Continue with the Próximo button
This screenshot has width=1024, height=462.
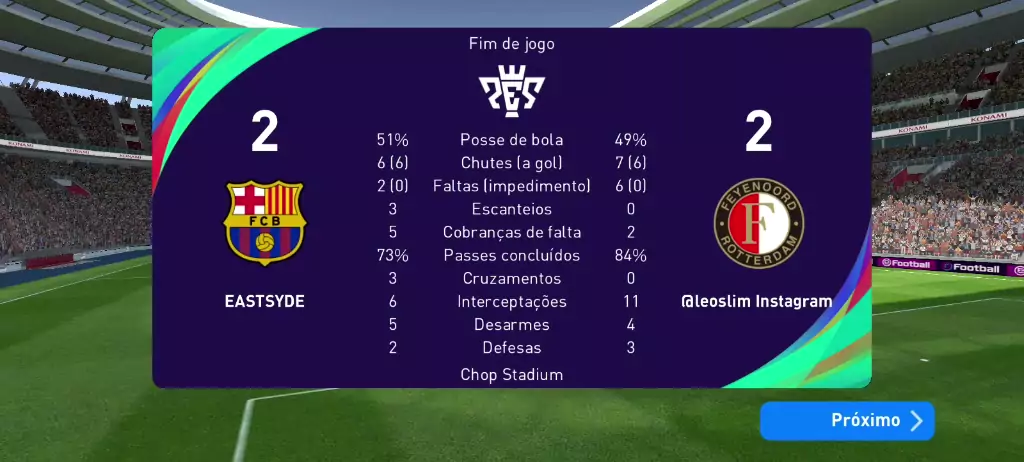coord(847,421)
